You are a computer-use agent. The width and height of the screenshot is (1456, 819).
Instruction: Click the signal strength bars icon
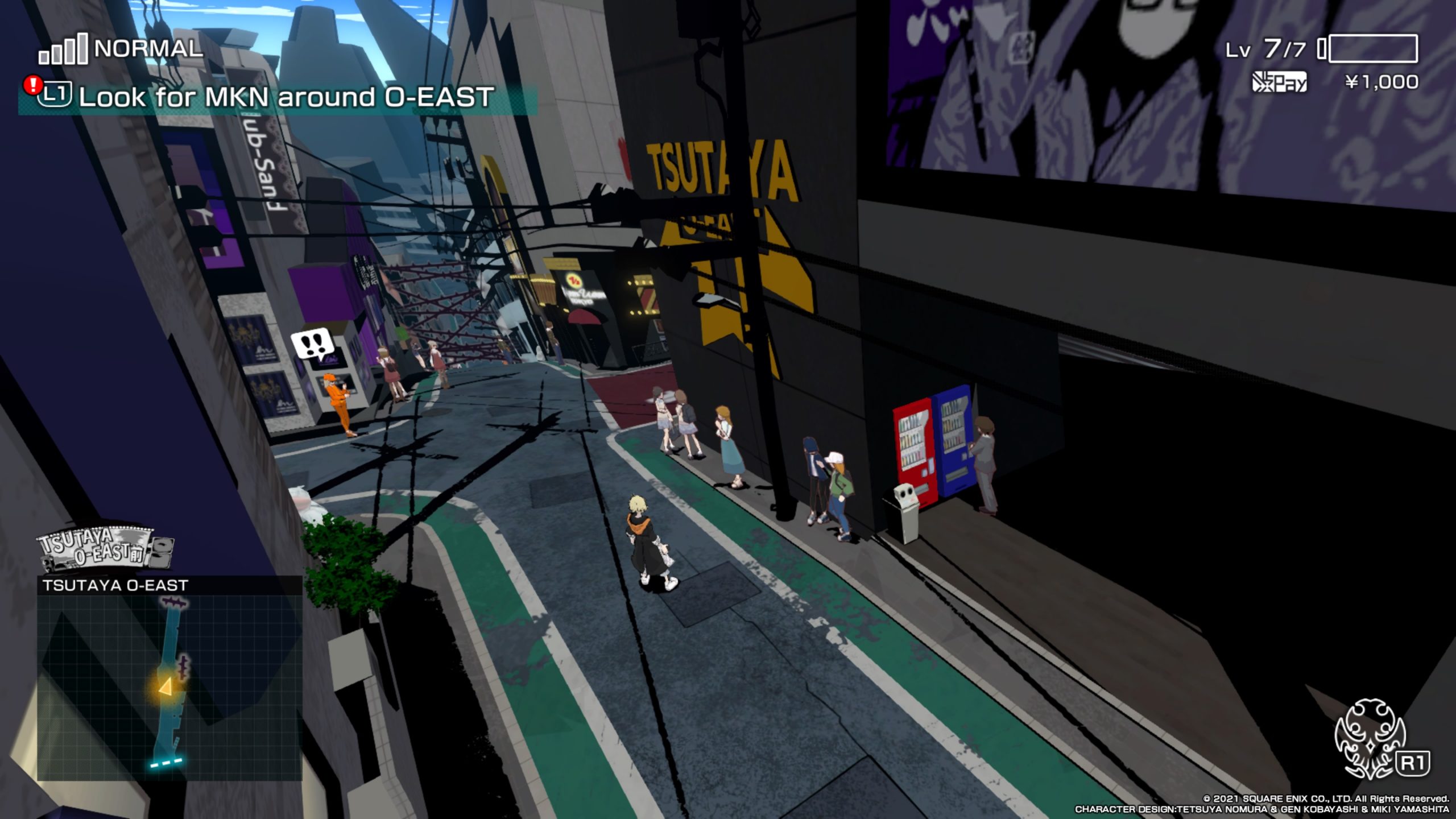point(63,50)
